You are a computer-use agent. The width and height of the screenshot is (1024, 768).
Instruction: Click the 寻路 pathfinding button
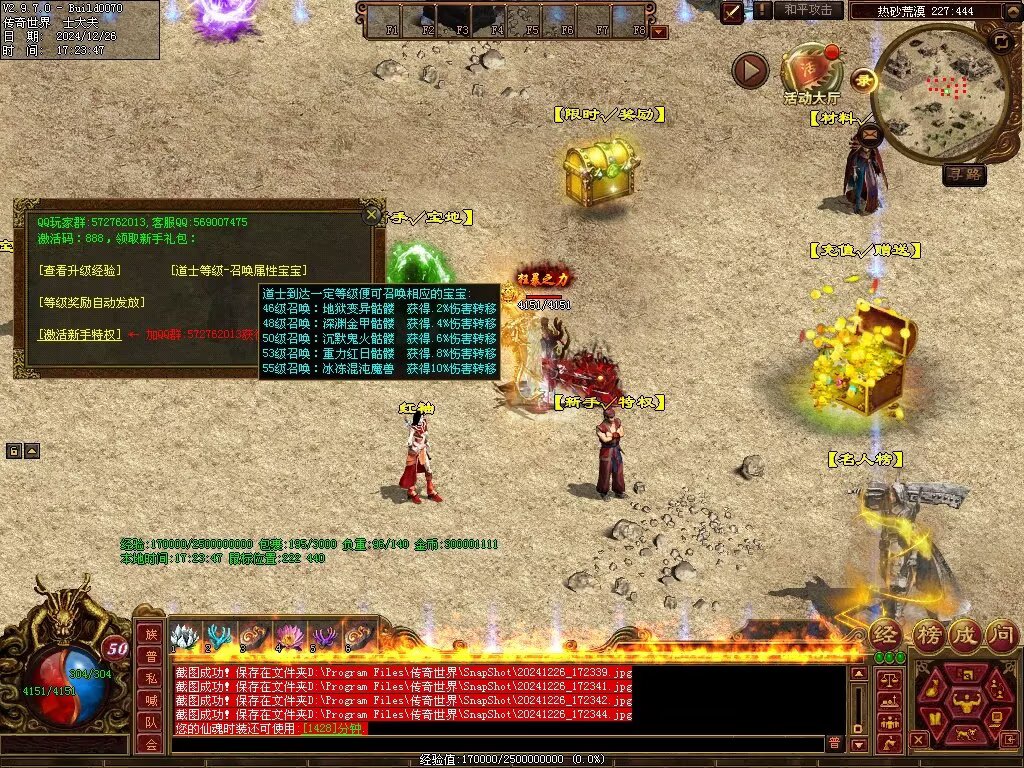pos(964,175)
